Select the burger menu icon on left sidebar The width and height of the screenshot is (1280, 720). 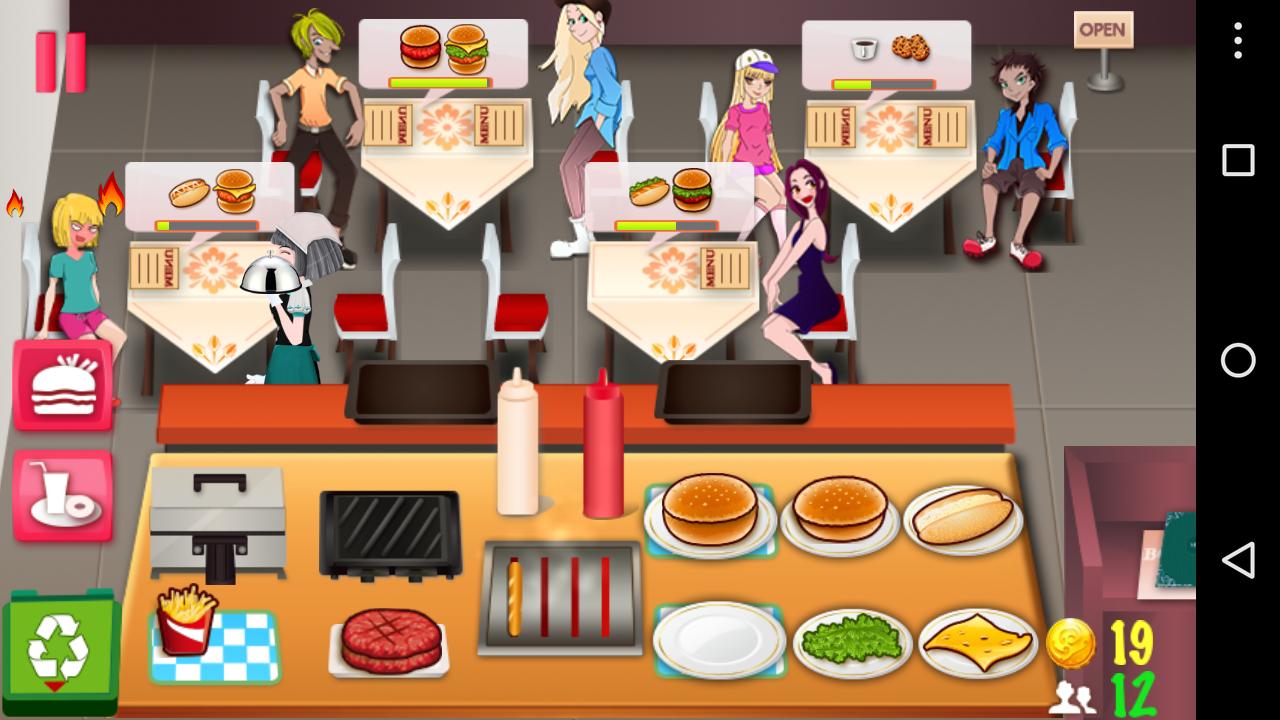click(62, 383)
